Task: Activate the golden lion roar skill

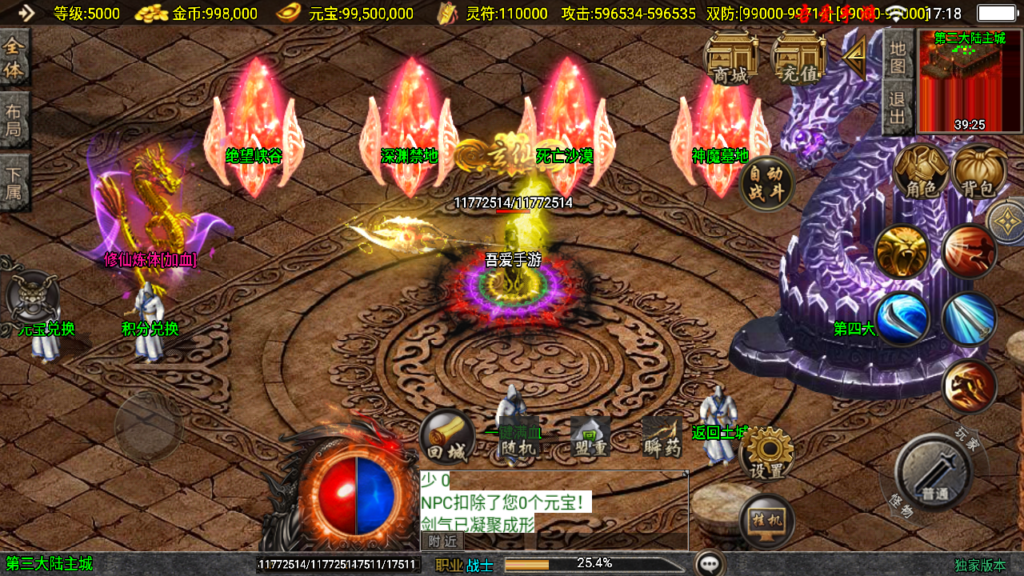Action: coord(902,251)
